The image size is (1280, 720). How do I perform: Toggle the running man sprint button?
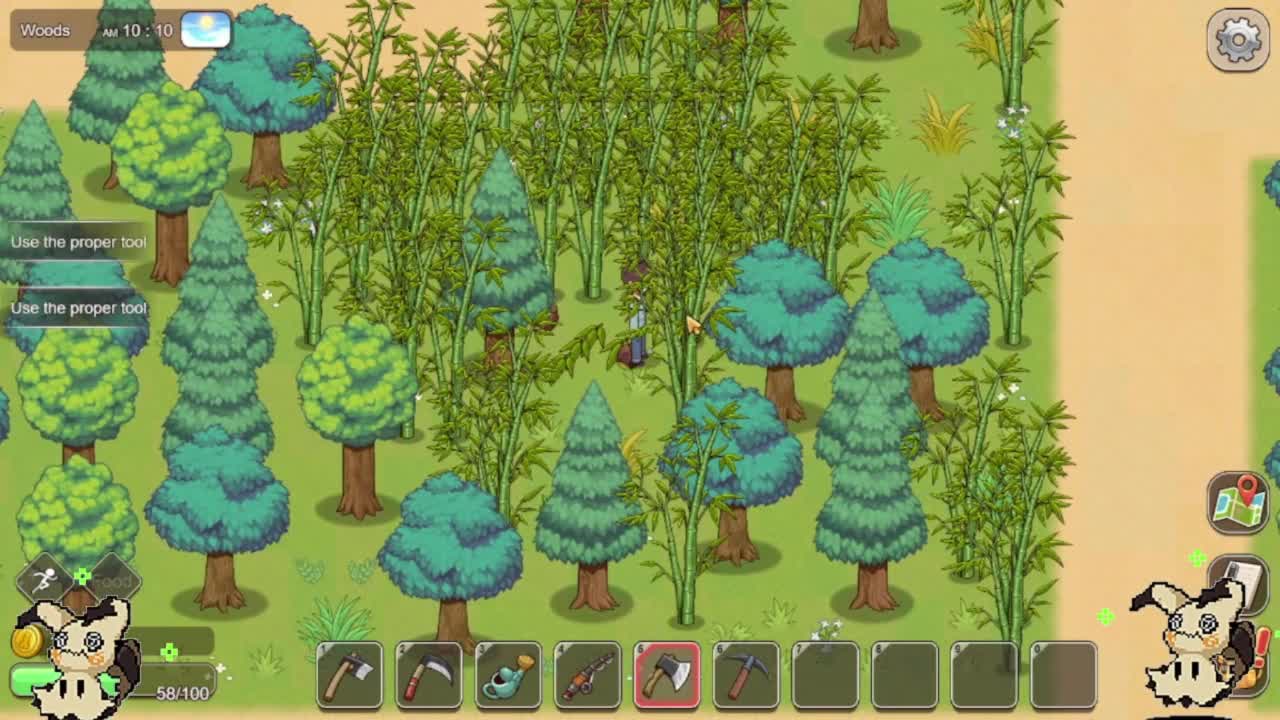44,579
